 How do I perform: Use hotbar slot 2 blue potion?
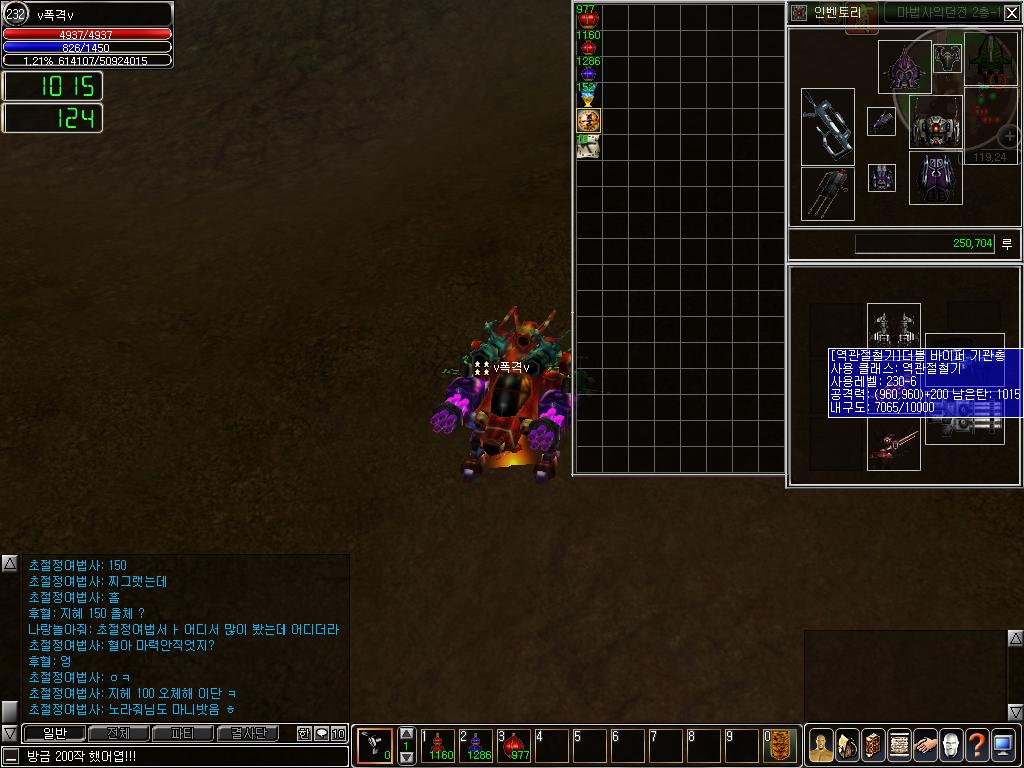coord(478,745)
